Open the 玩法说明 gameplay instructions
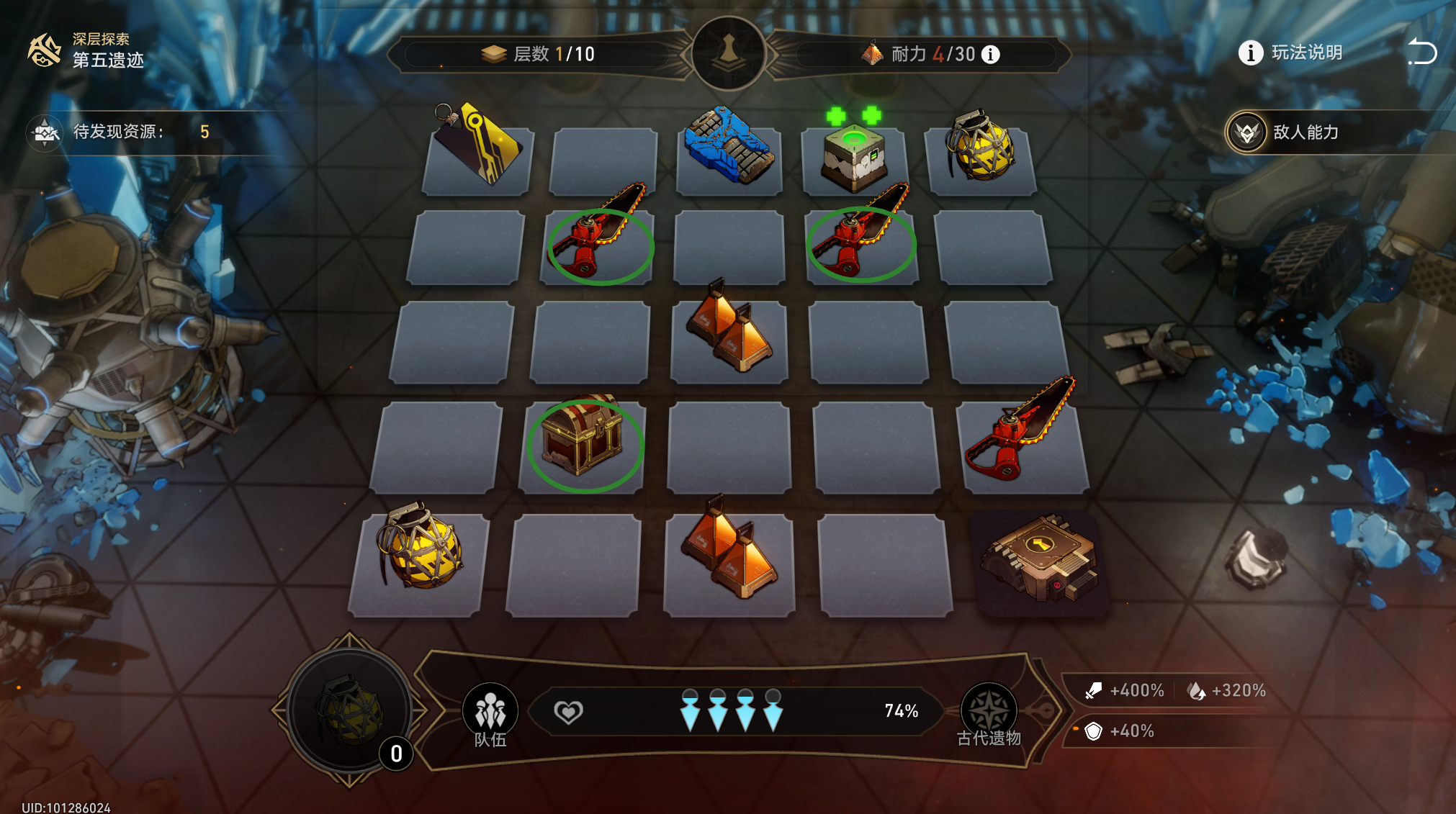Viewport: 1456px width, 814px height. (1290, 53)
